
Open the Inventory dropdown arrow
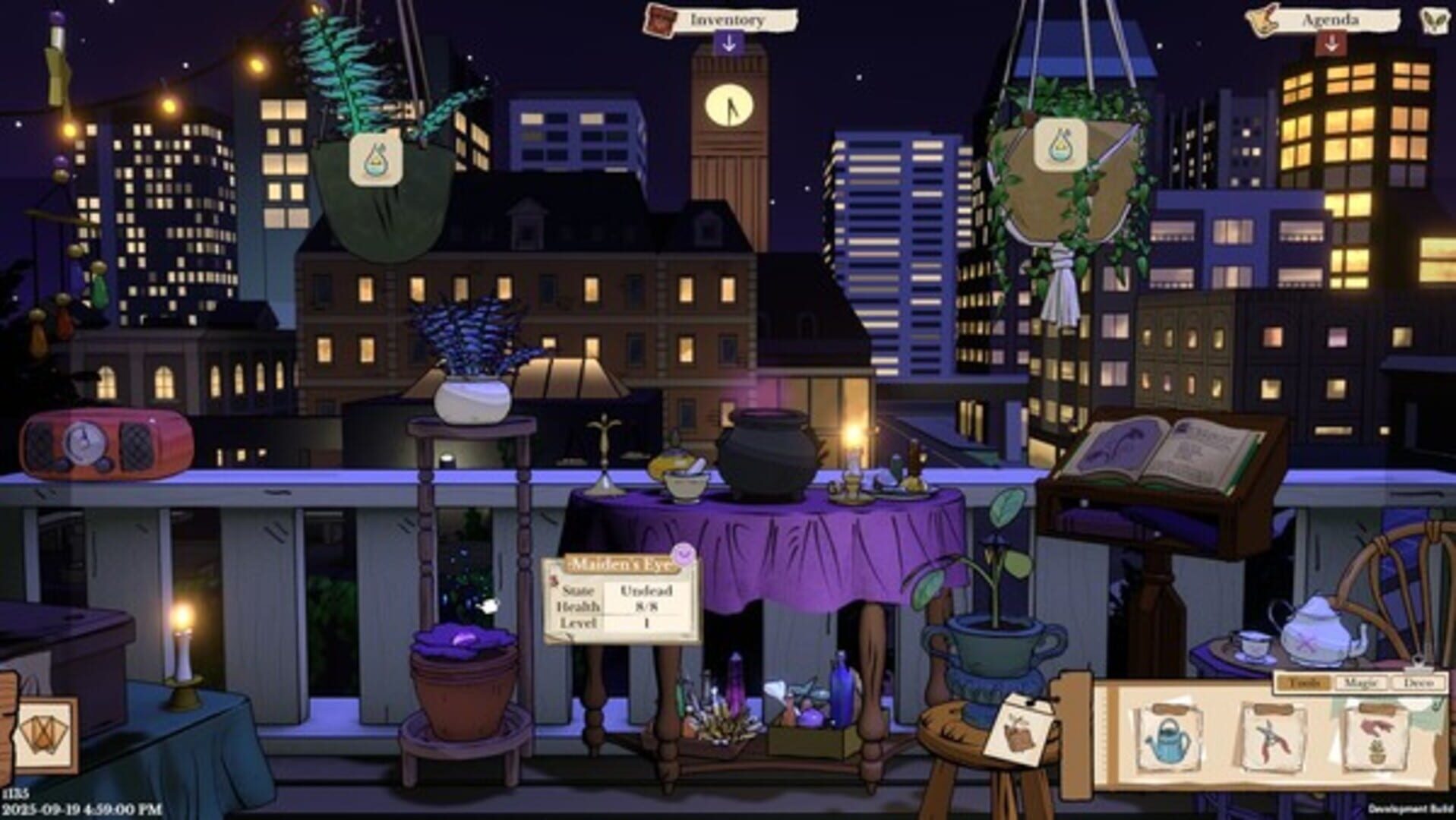(729, 43)
